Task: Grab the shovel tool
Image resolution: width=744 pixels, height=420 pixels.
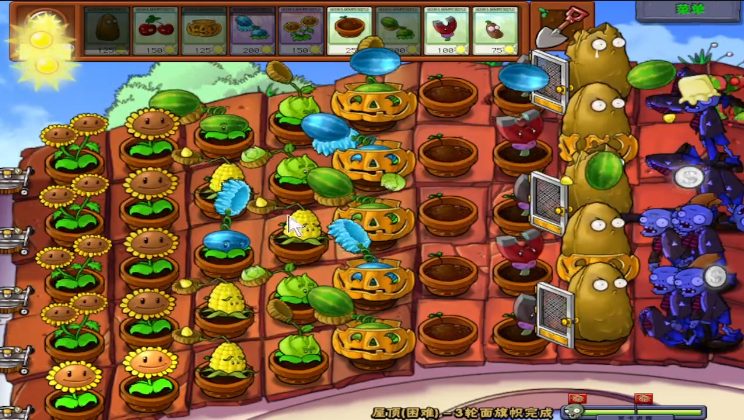Action: [553, 28]
